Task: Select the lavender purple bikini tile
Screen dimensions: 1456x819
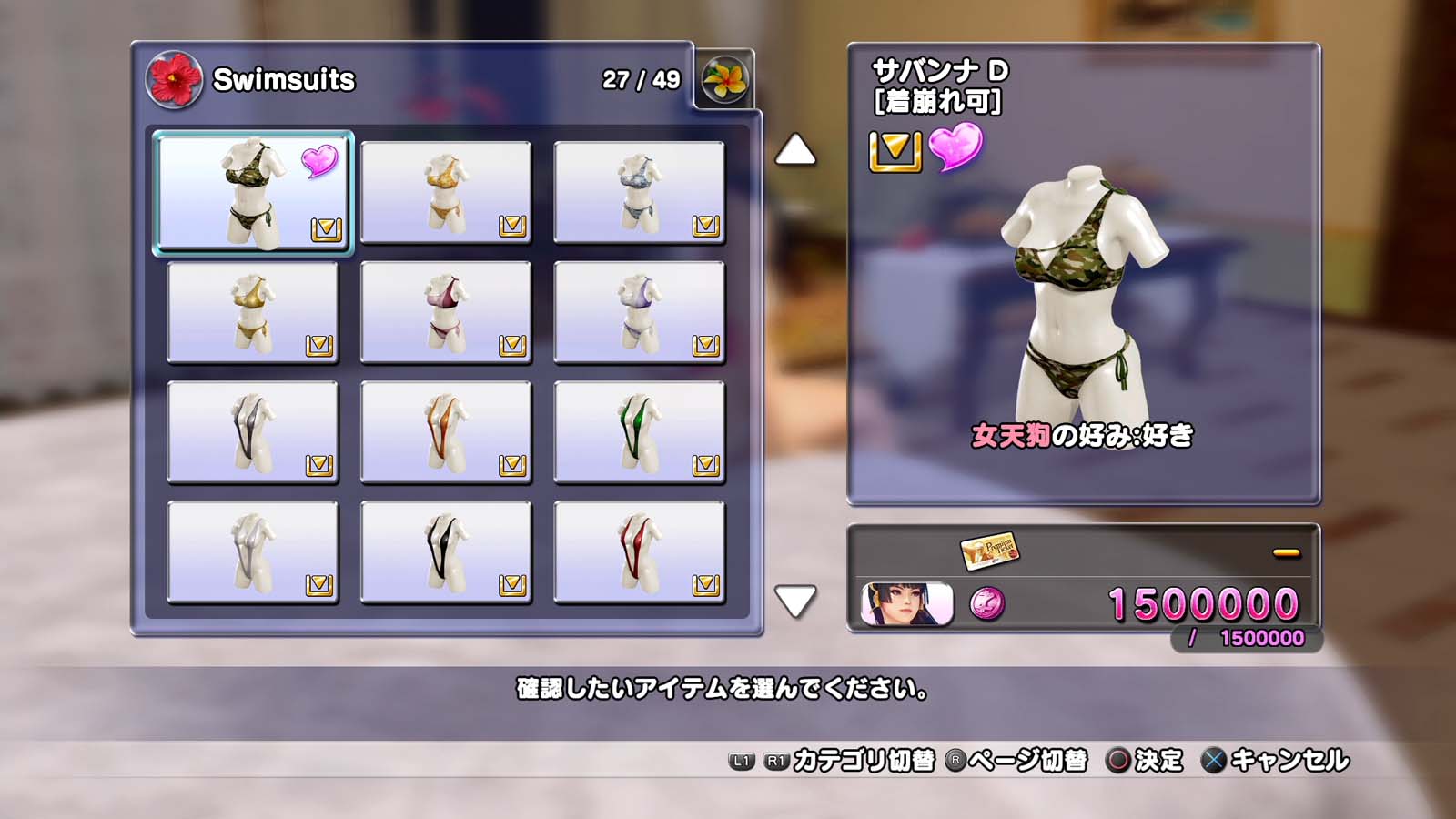Action: (x=639, y=312)
